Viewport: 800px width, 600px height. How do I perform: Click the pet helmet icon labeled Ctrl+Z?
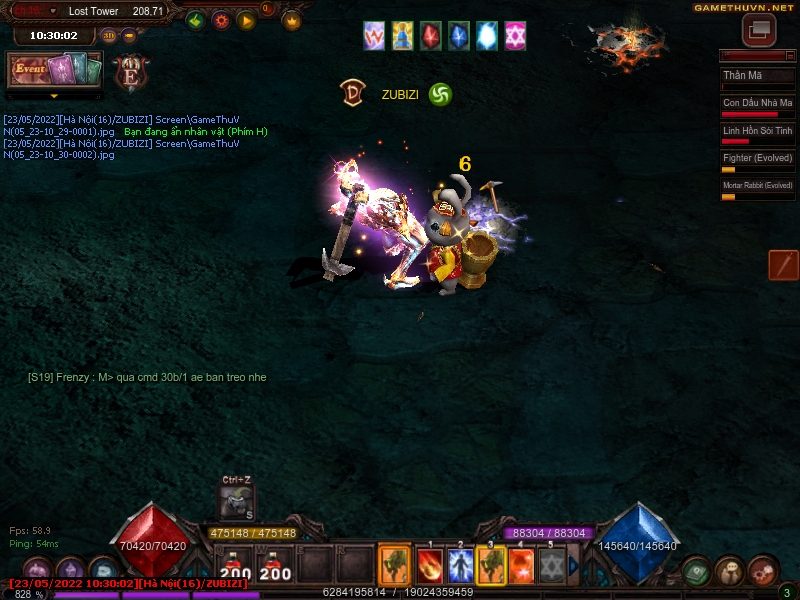point(237,501)
